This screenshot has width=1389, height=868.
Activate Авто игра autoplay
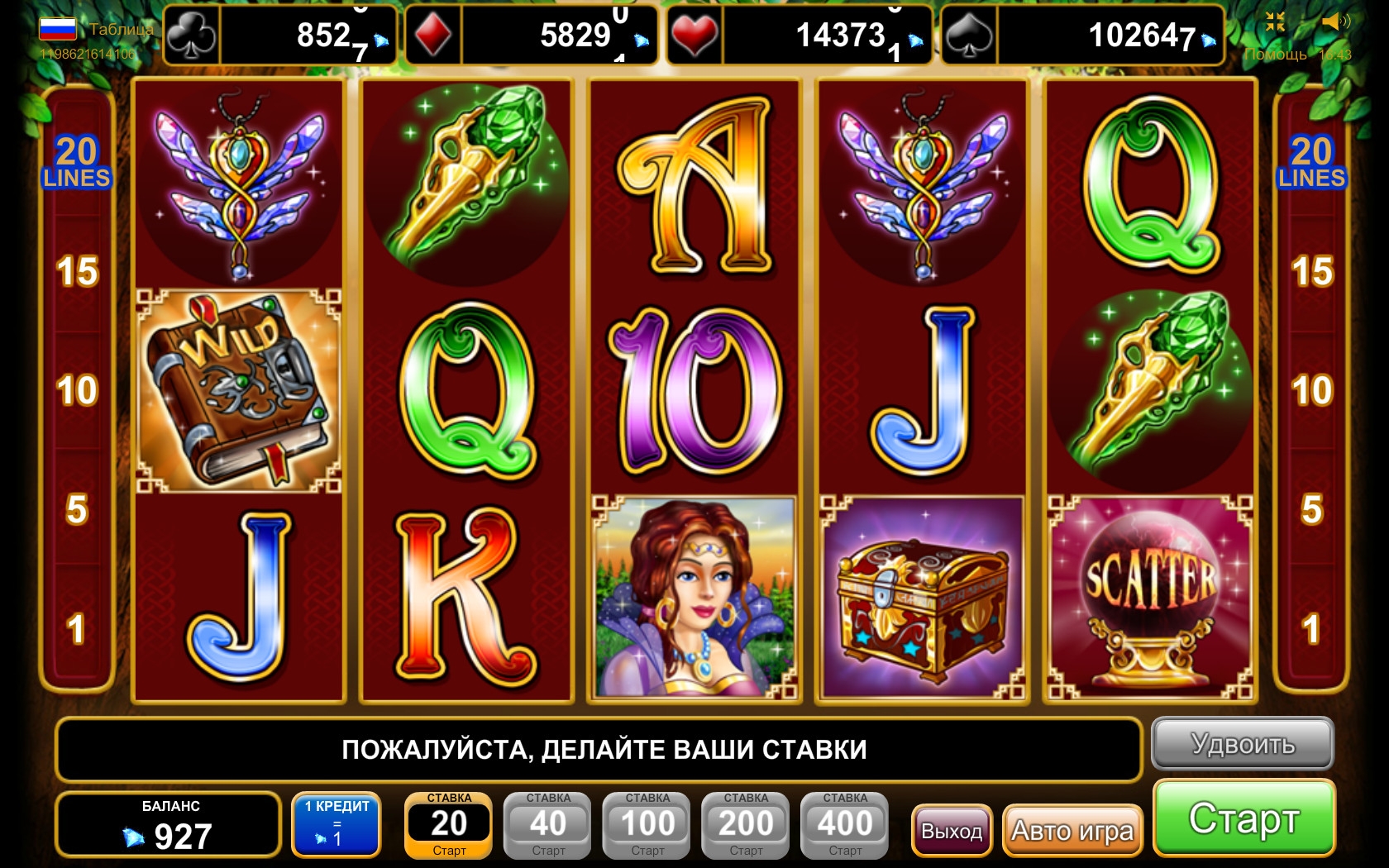[x=1072, y=830]
